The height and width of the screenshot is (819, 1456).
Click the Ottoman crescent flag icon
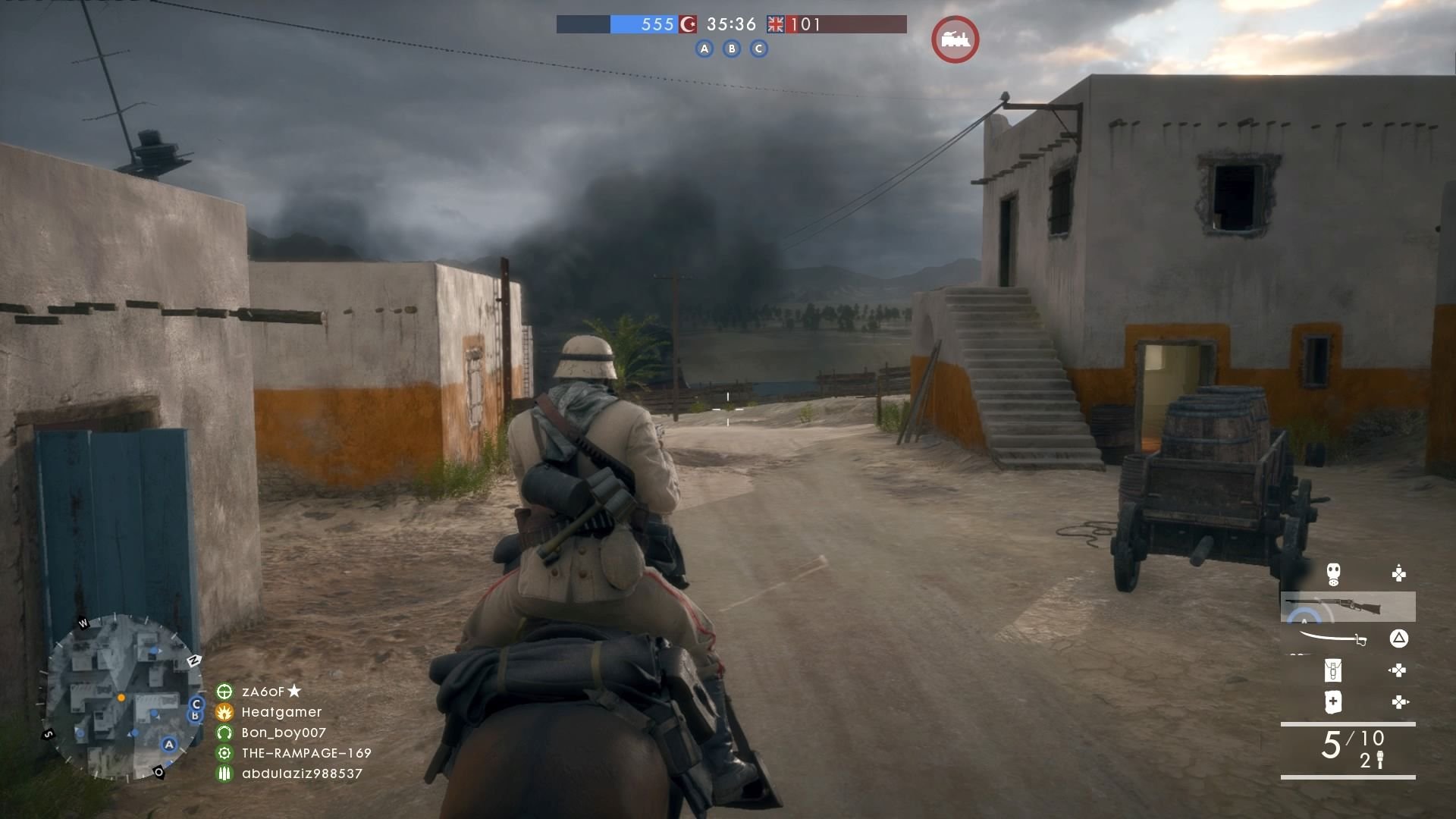tap(689, 24)
